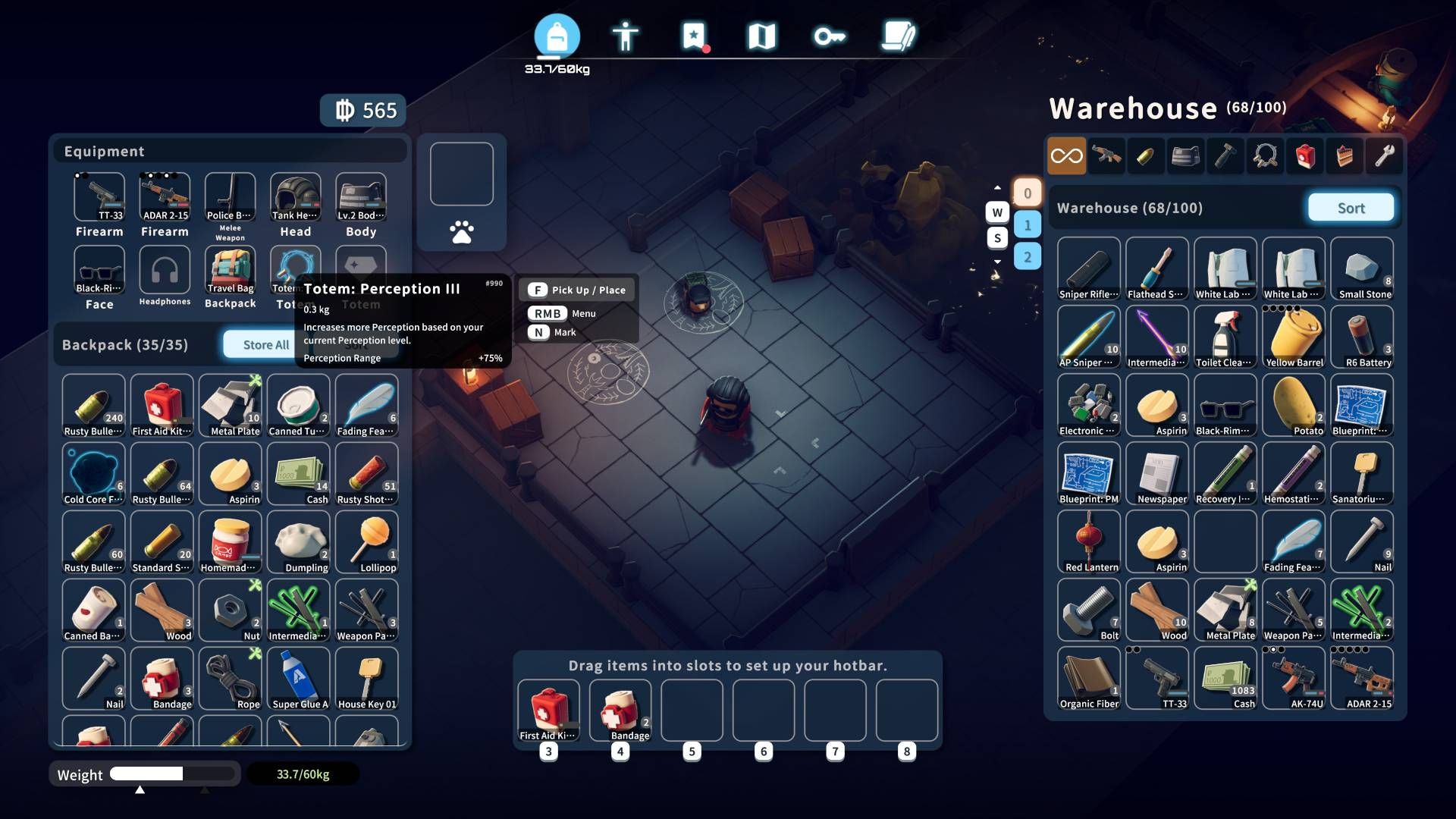Select the Yellow Barrel in warehouse
This screenshot has height=819, width=1456.
[x=1294, y=337]
